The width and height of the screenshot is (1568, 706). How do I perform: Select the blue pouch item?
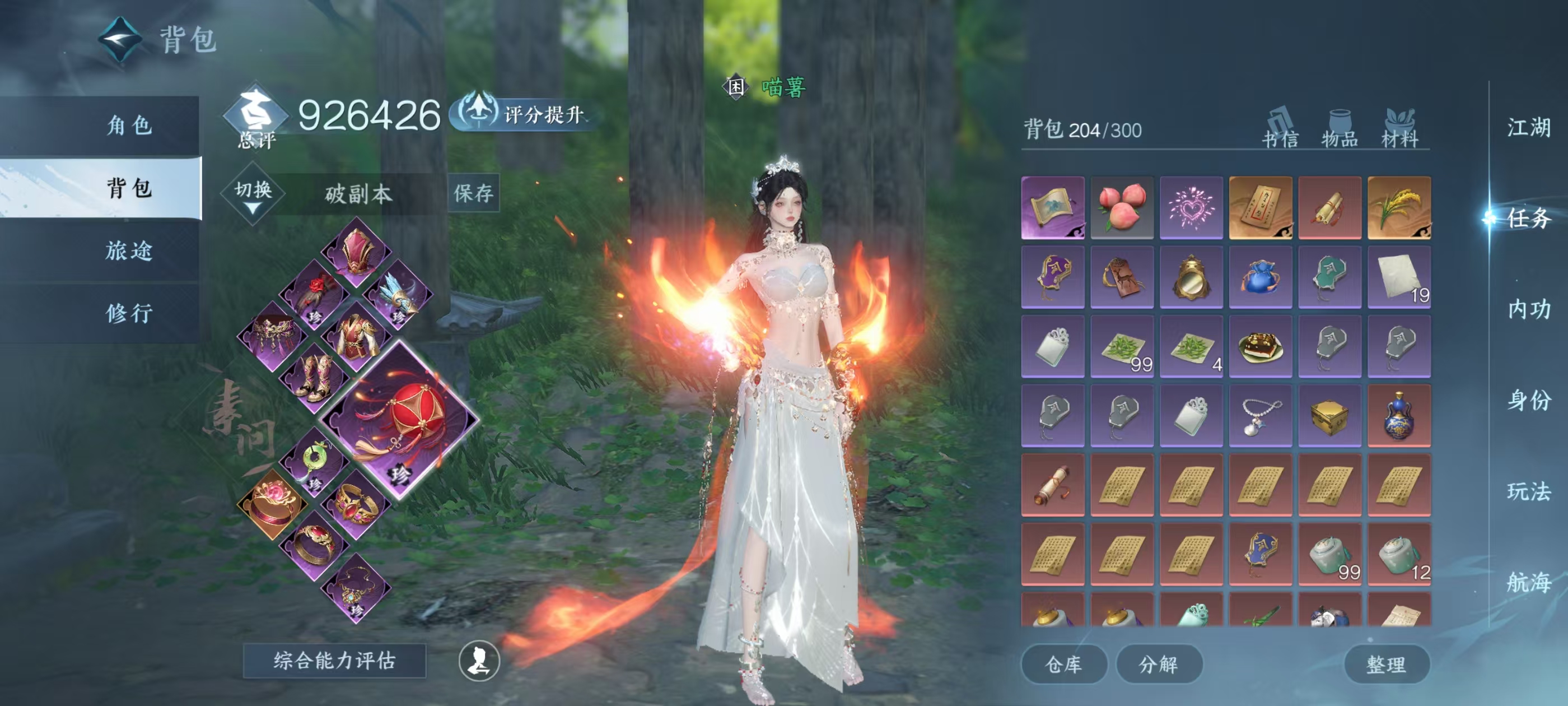tap(1260, 277)
